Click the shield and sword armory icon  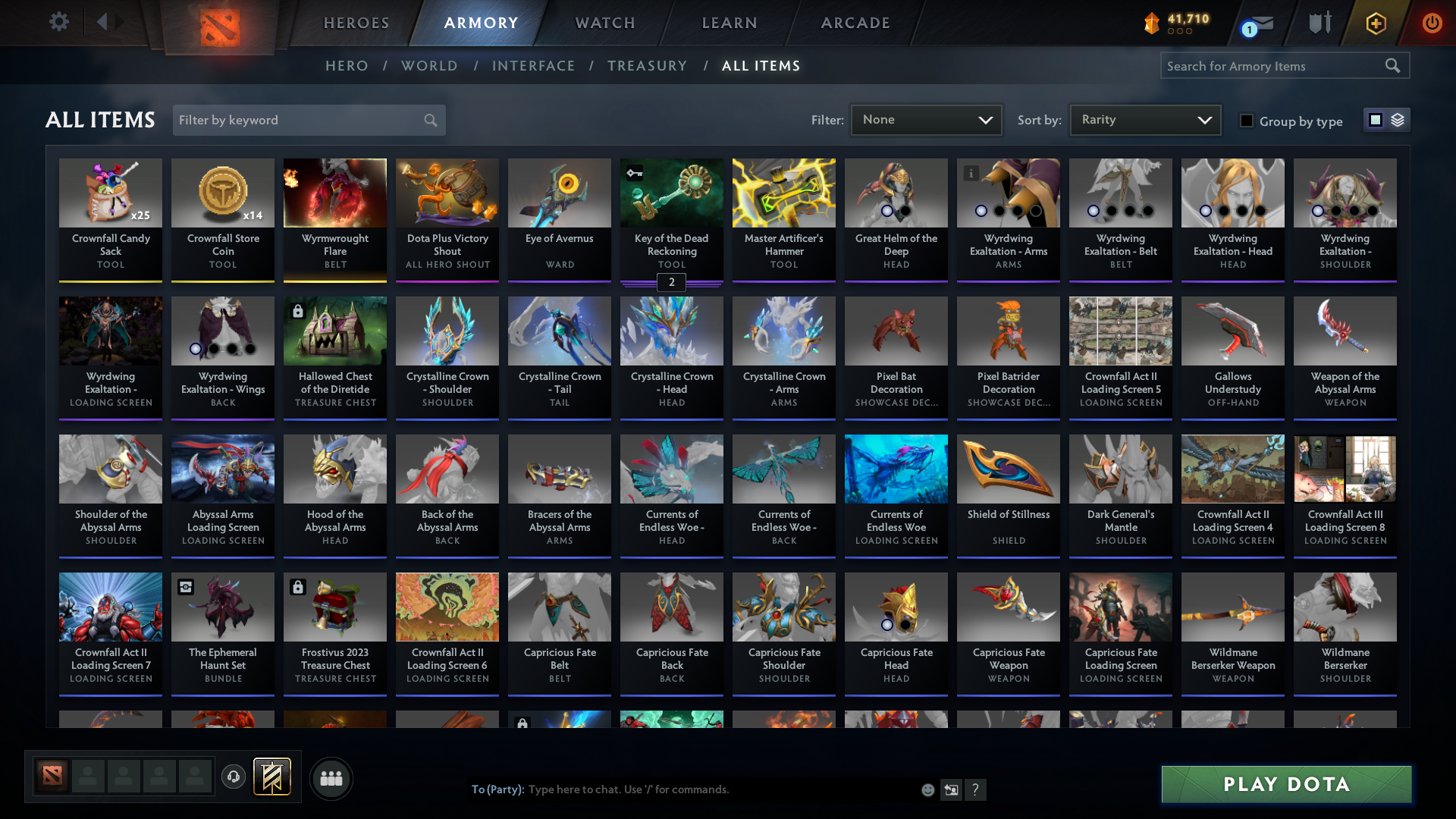point(1319,23)
